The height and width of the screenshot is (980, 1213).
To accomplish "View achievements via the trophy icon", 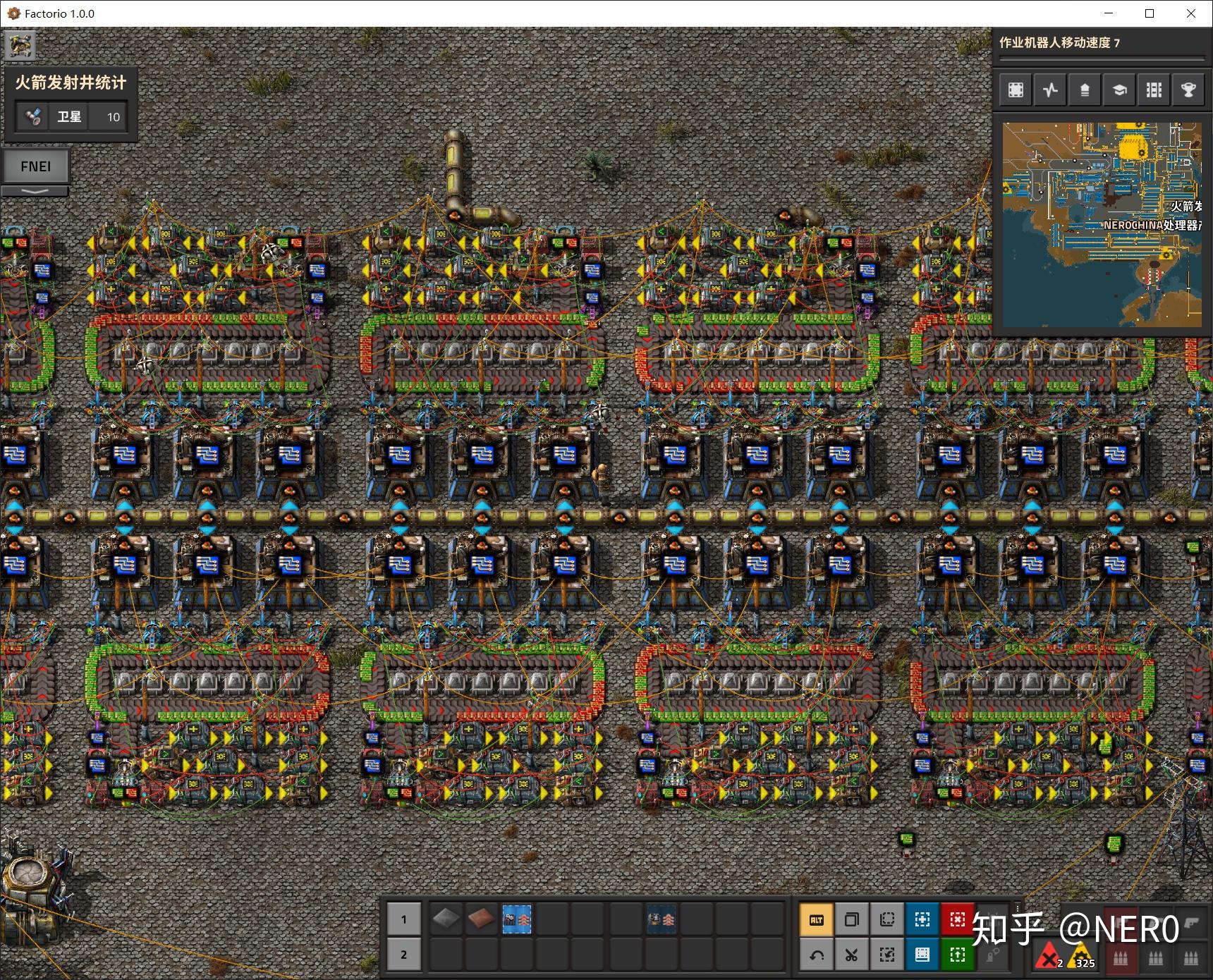I will click(x=1189, y=90).
